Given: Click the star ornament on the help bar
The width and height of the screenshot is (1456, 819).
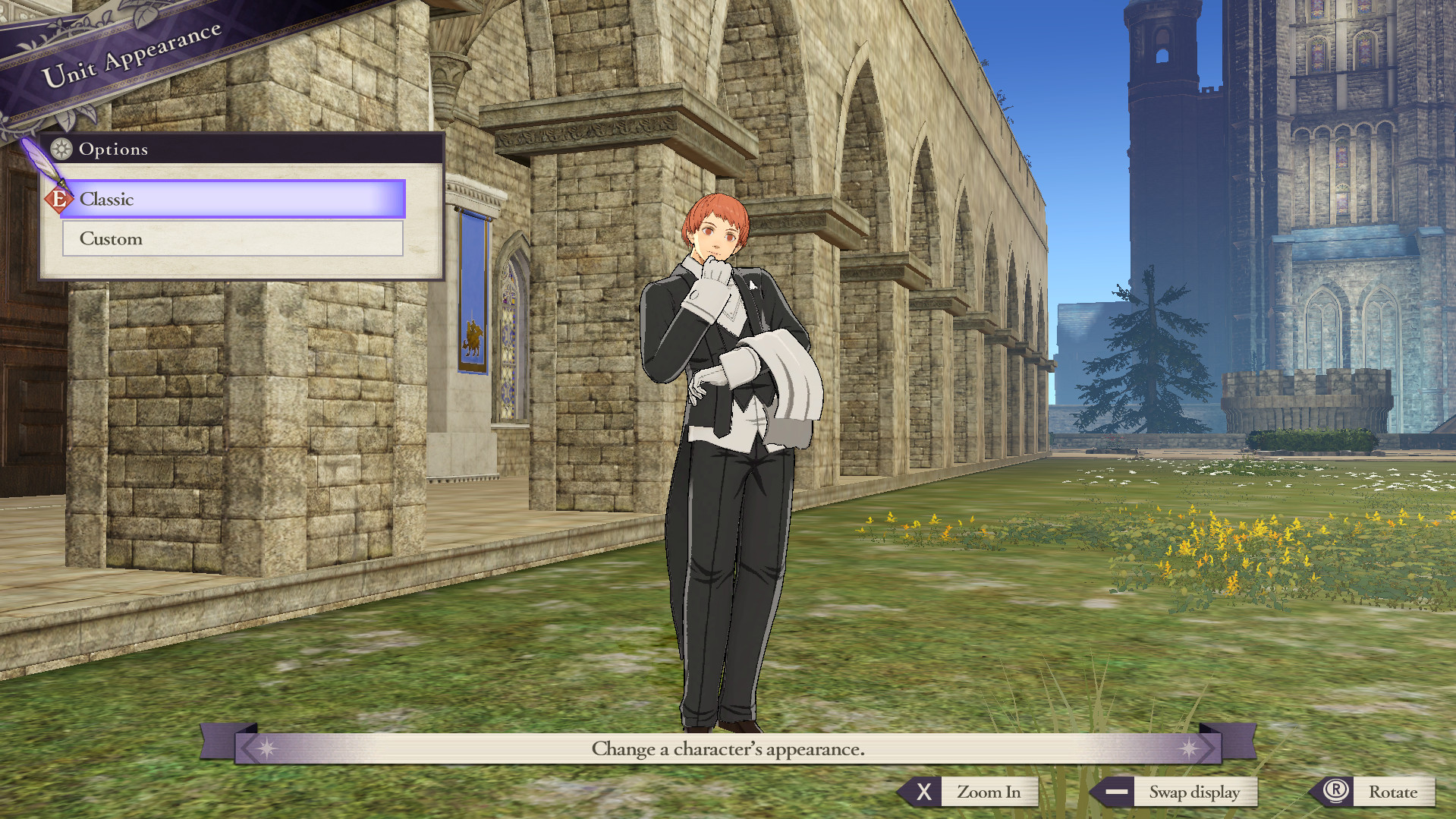Looking at the screenshot, I should [x=267, y=748].
